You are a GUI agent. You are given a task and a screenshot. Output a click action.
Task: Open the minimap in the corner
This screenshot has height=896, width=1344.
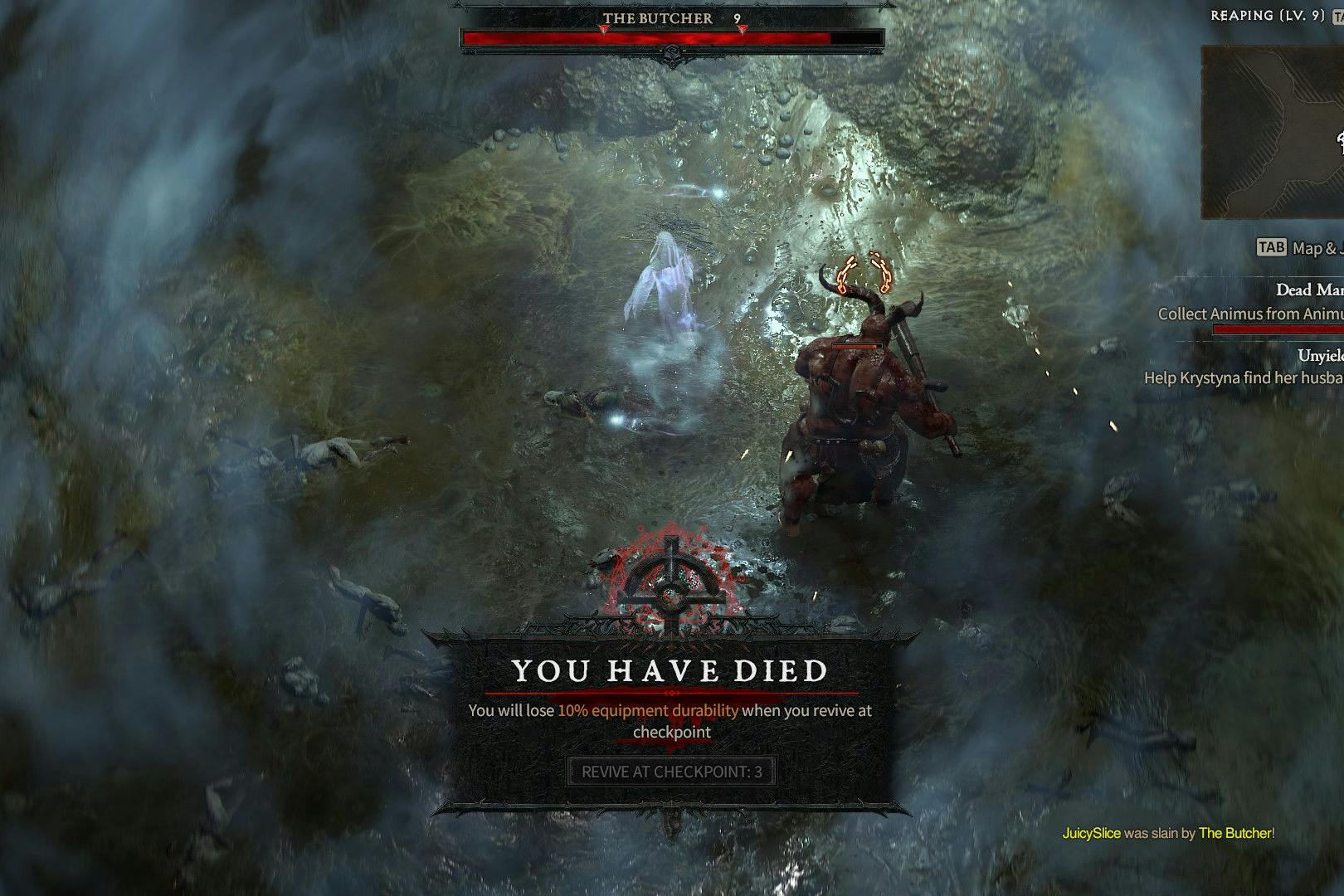click(x=1273, y=133)
